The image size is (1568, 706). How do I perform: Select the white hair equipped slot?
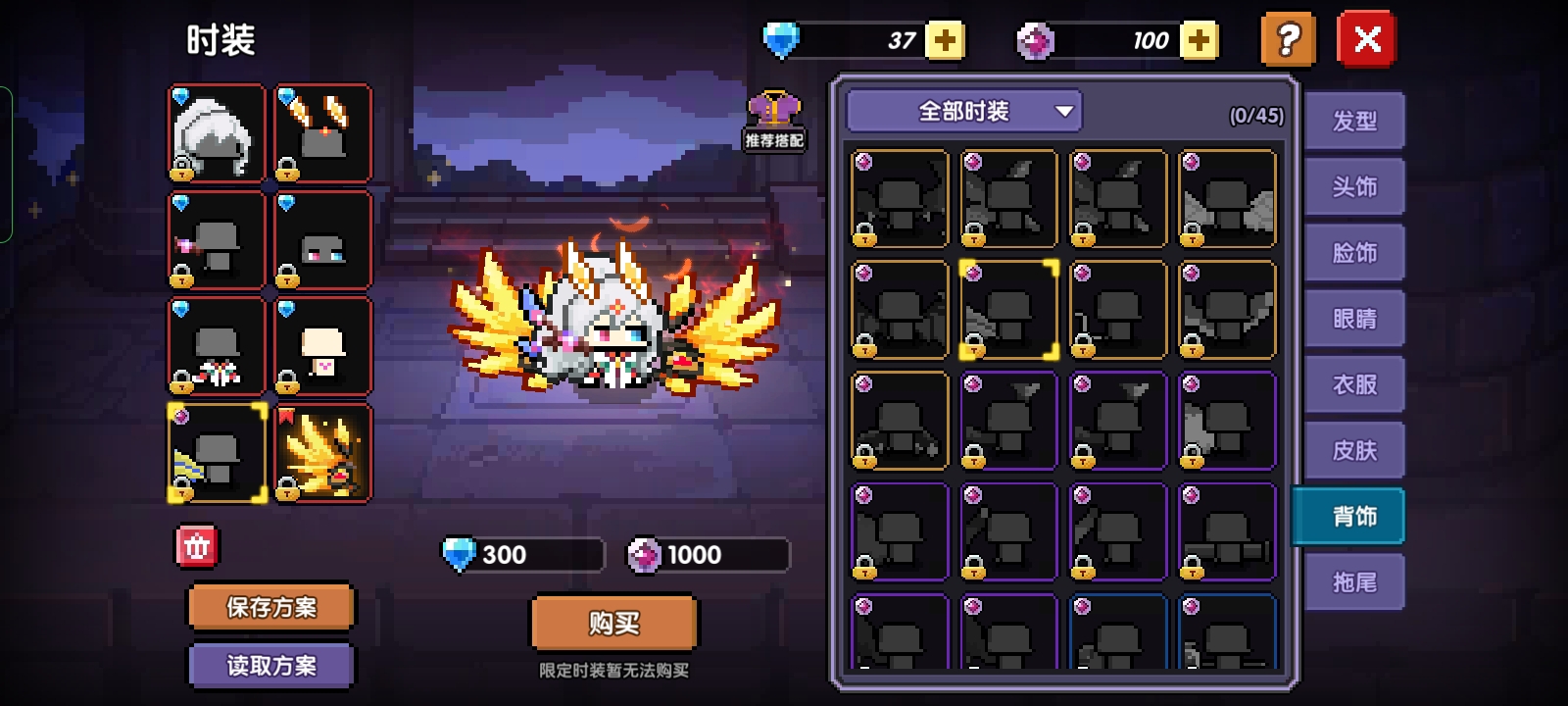(217, 133)
